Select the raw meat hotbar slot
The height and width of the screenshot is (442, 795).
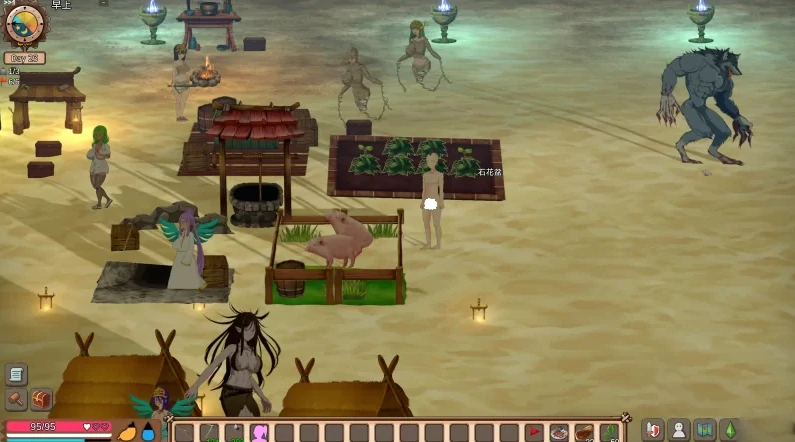click(x=584, y=433)
